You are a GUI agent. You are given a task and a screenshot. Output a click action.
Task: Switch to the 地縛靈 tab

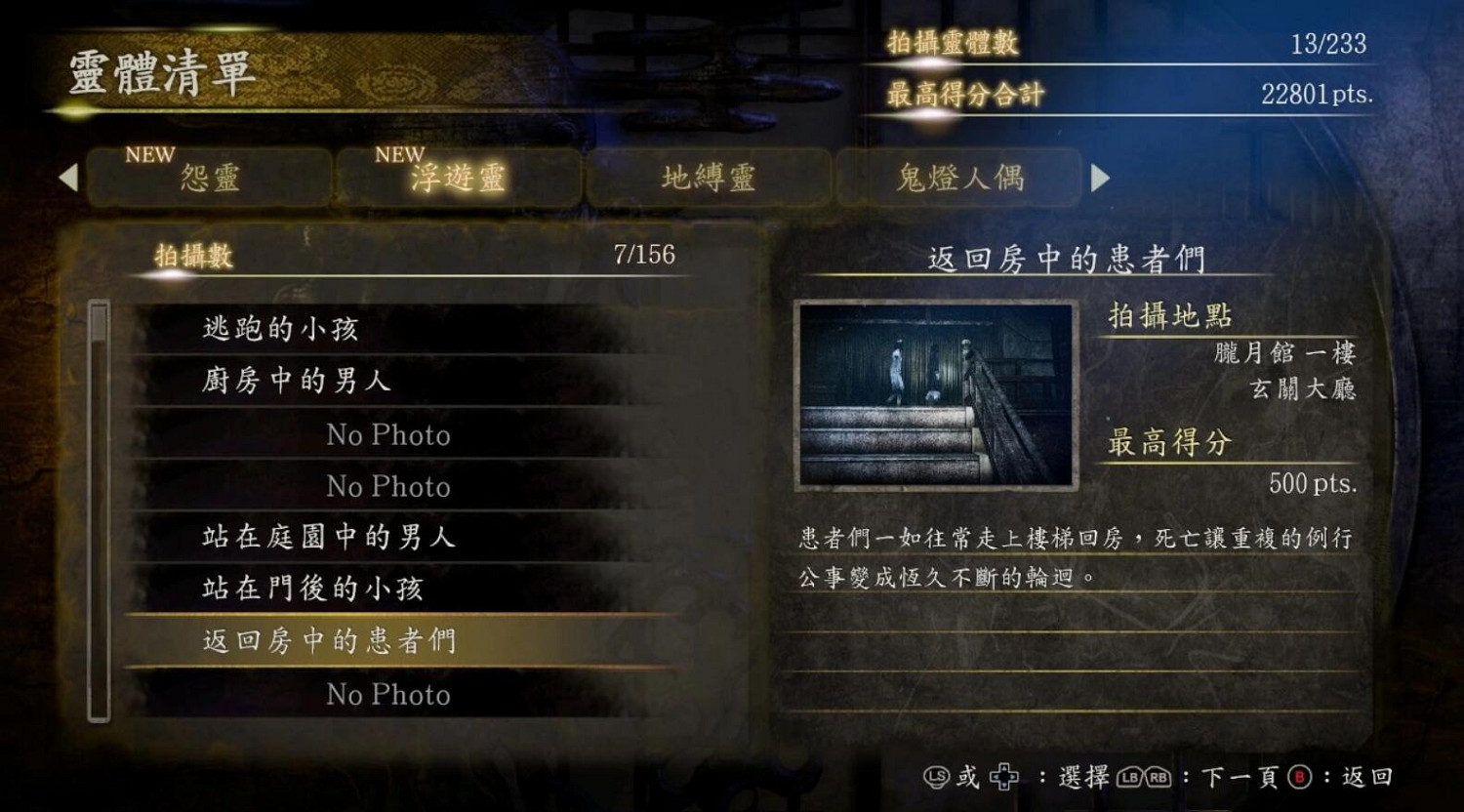coord(709,178)
